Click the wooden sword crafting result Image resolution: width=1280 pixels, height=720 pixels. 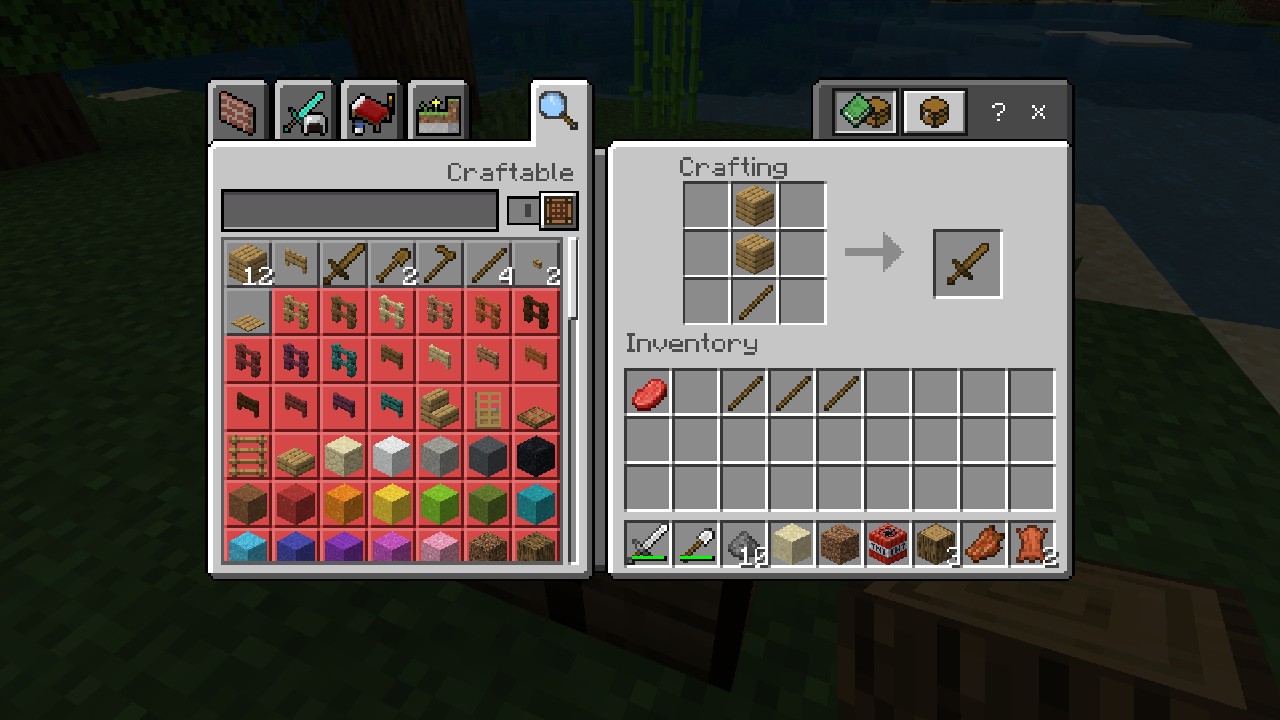[967, 263]
